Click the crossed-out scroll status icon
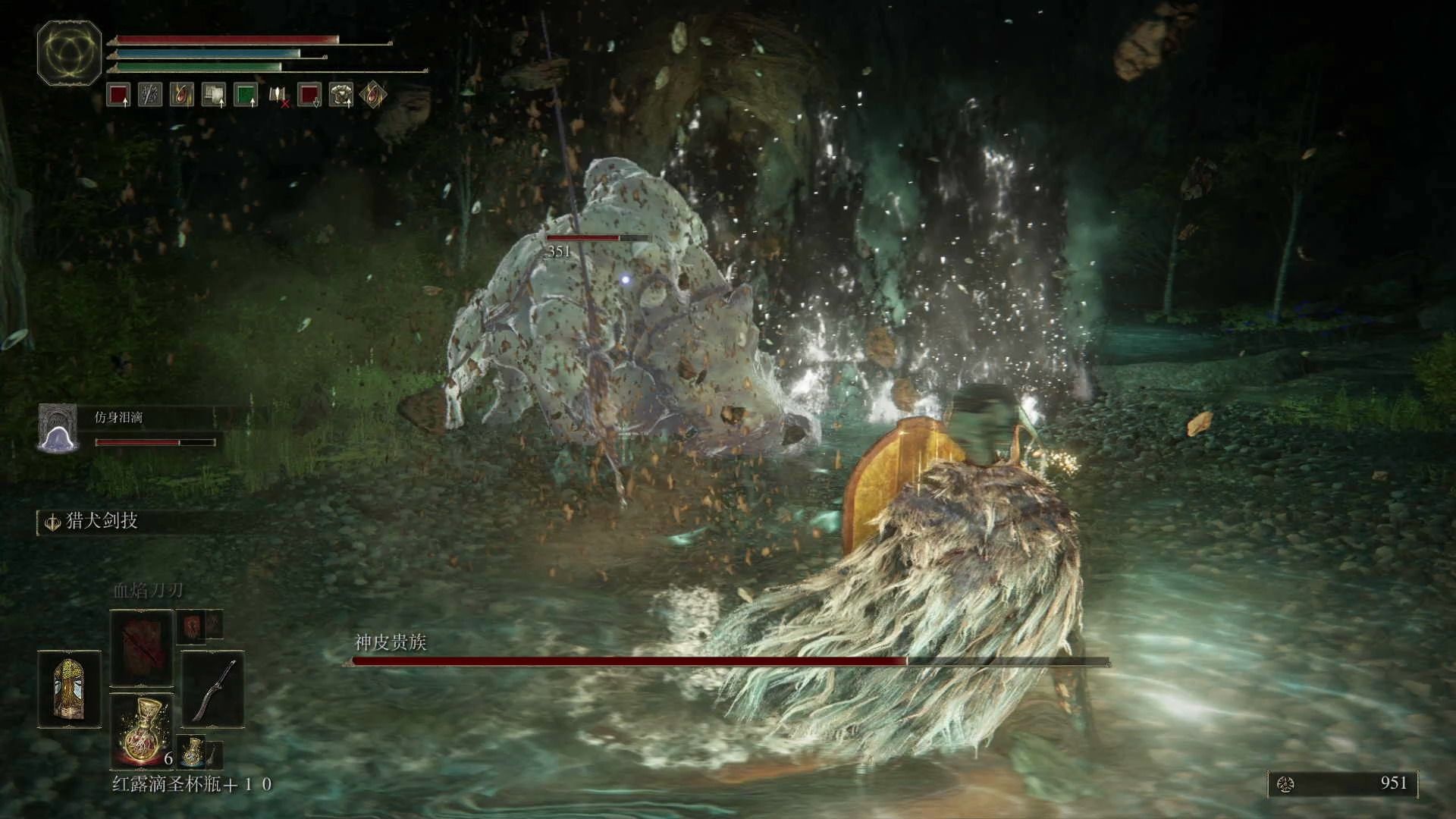Screen dimensions: 1456x819 [278, 96]
